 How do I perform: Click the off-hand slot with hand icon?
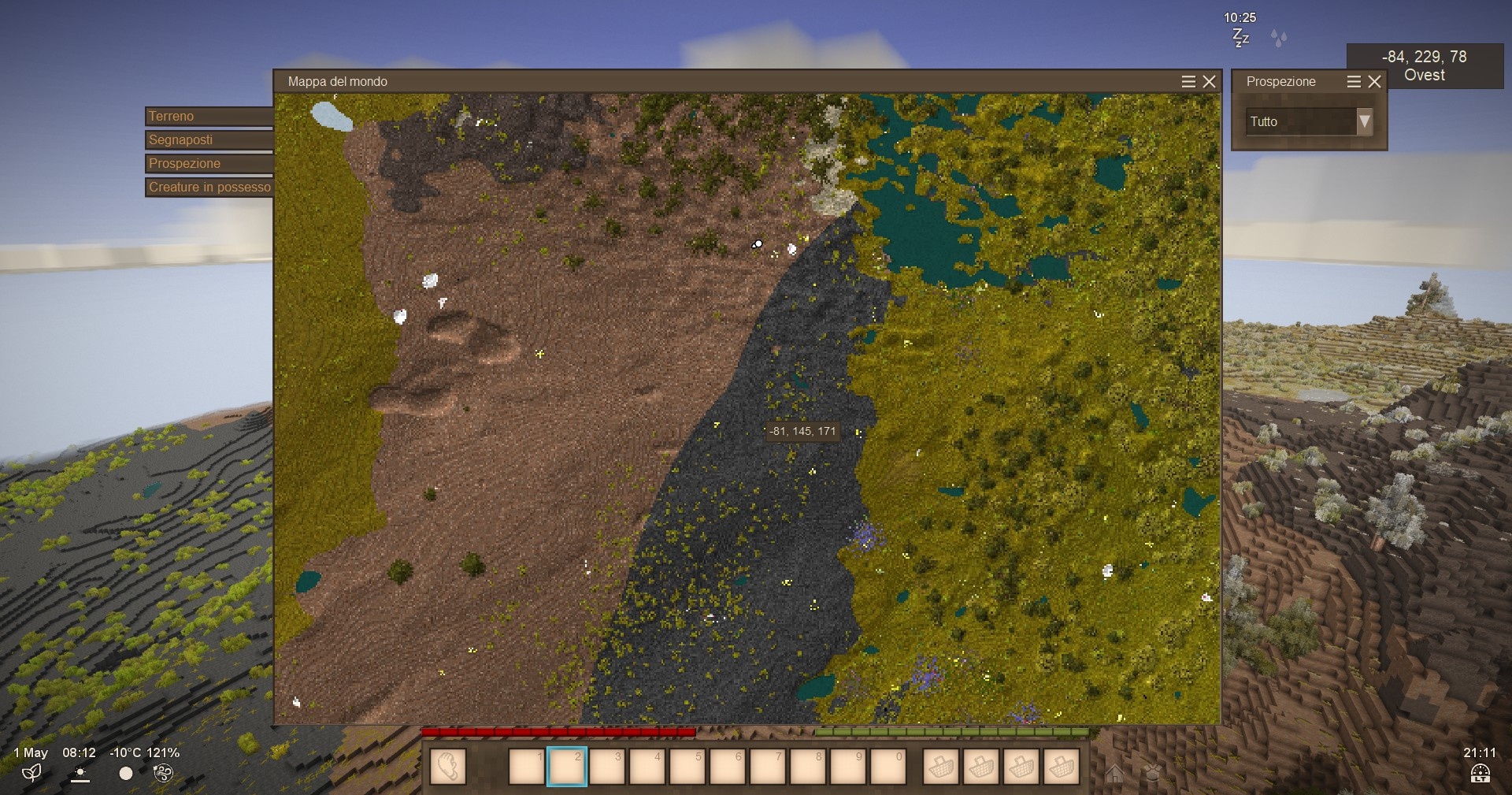pyautogui.click(x=447, y=767)
